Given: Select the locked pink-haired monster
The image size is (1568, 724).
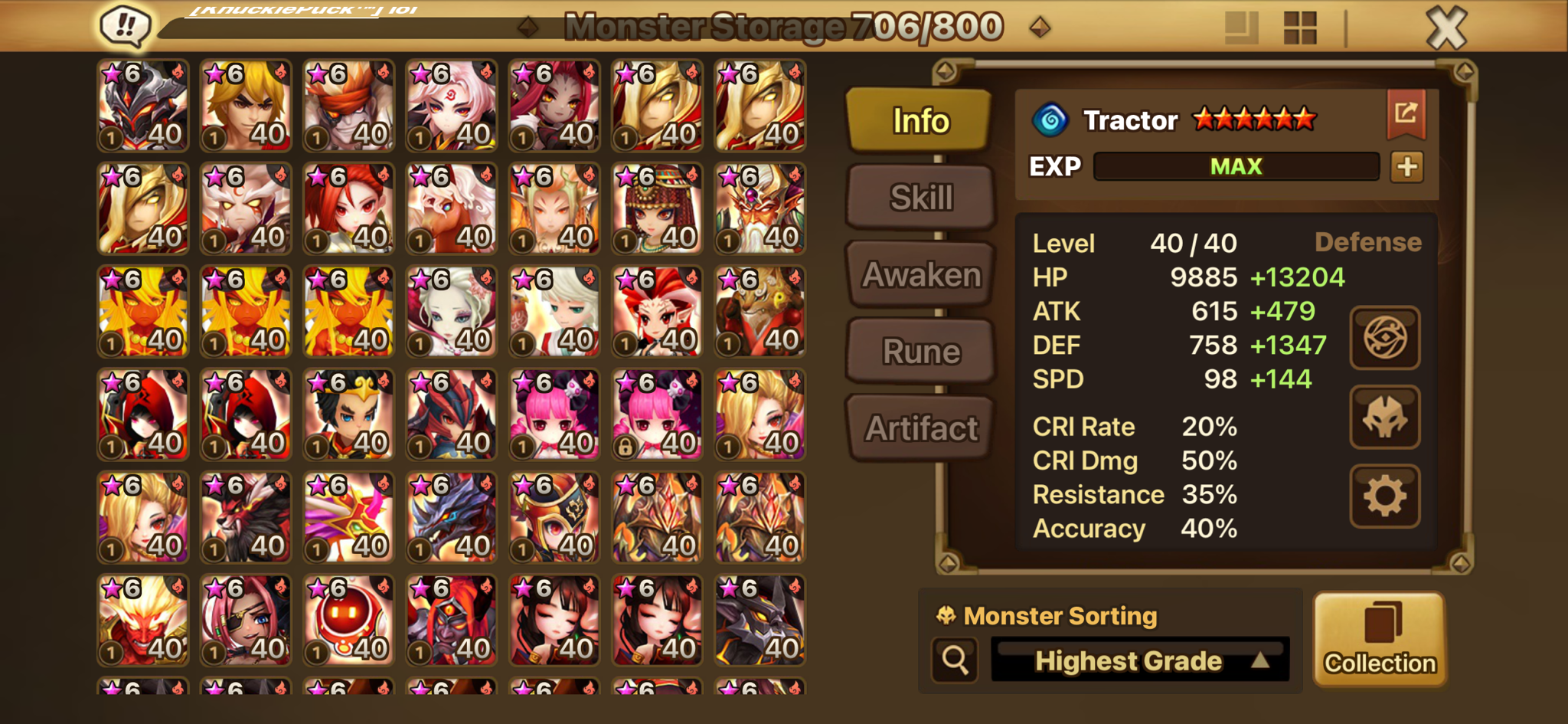Looking at the screenshot, I should (x=658, y=414).
